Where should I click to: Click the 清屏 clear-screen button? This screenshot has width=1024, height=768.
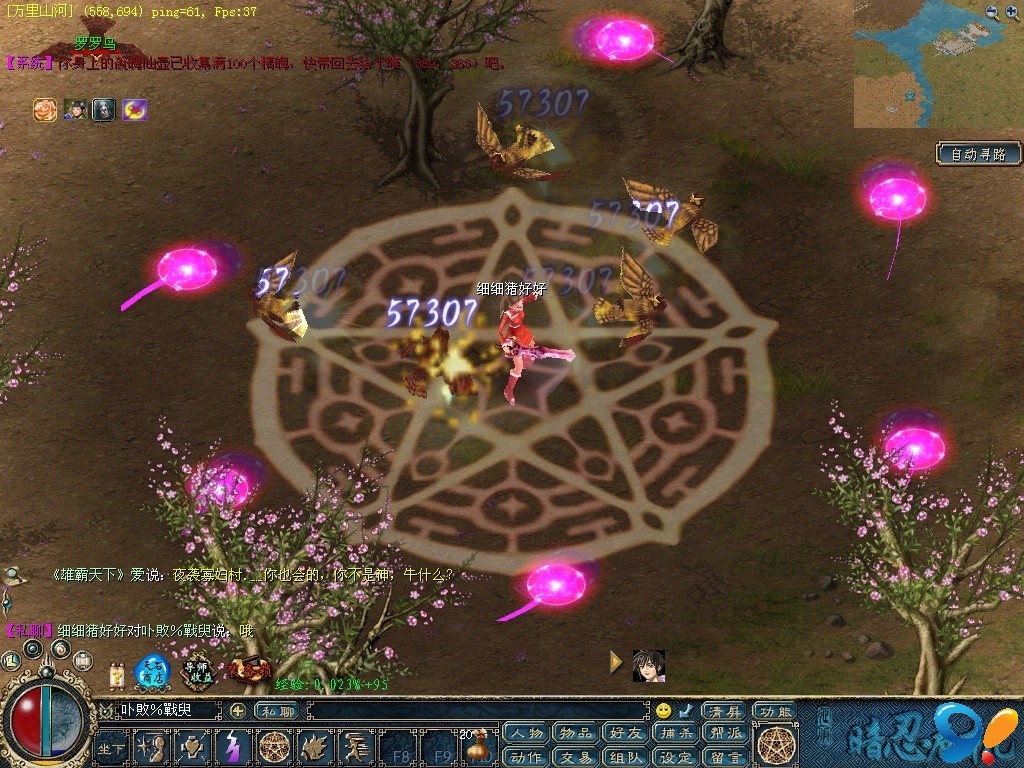point(723,711)
